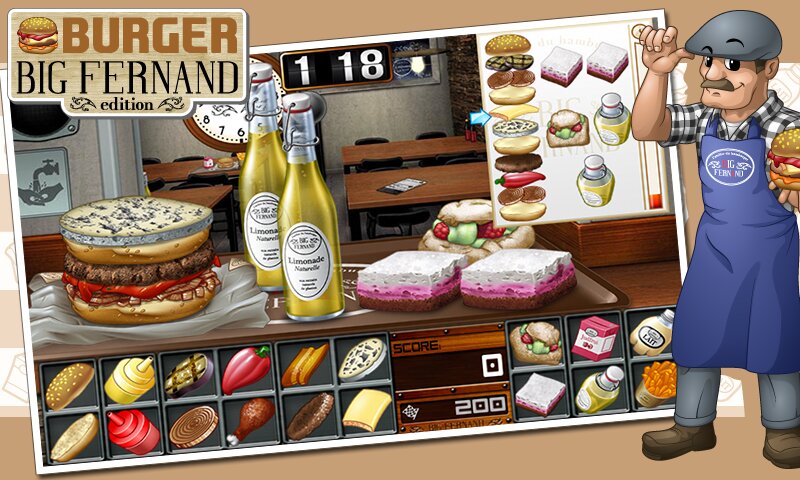
Task: Select the chicken drumstick ingredient
Action: click(250, 420)
